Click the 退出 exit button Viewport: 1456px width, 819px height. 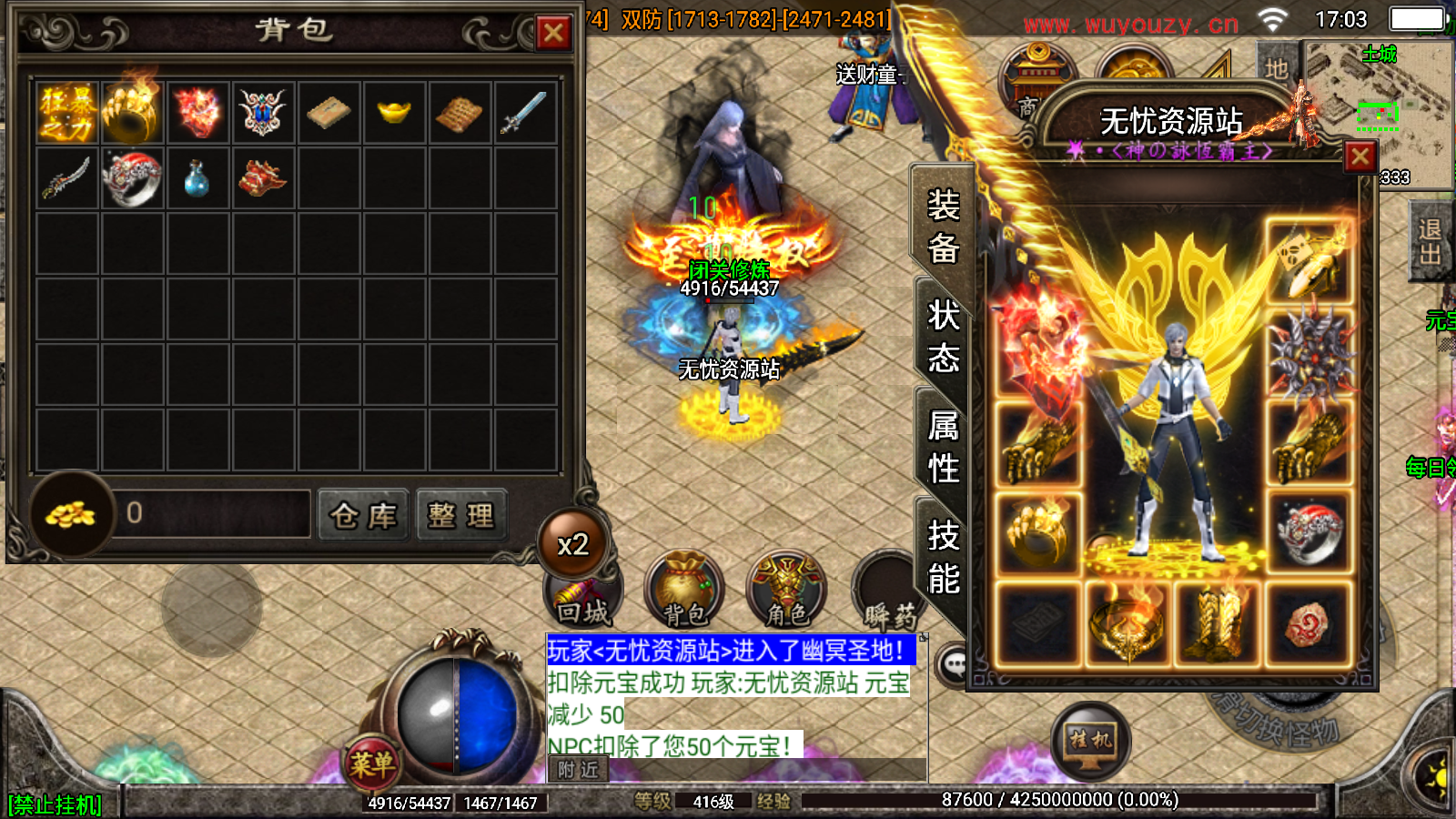[x=1430, y=242]
